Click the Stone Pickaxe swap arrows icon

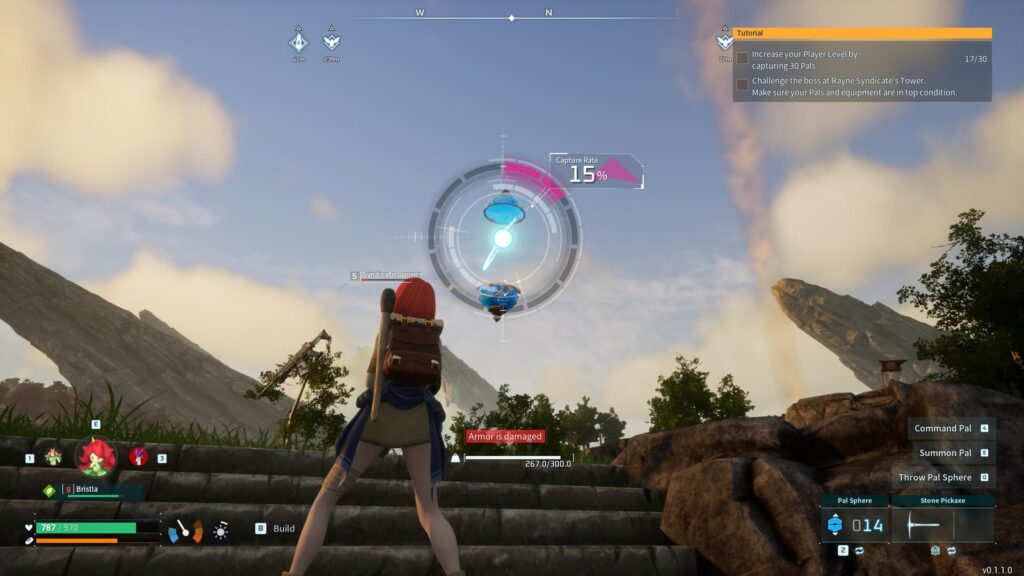pos(953,550)
